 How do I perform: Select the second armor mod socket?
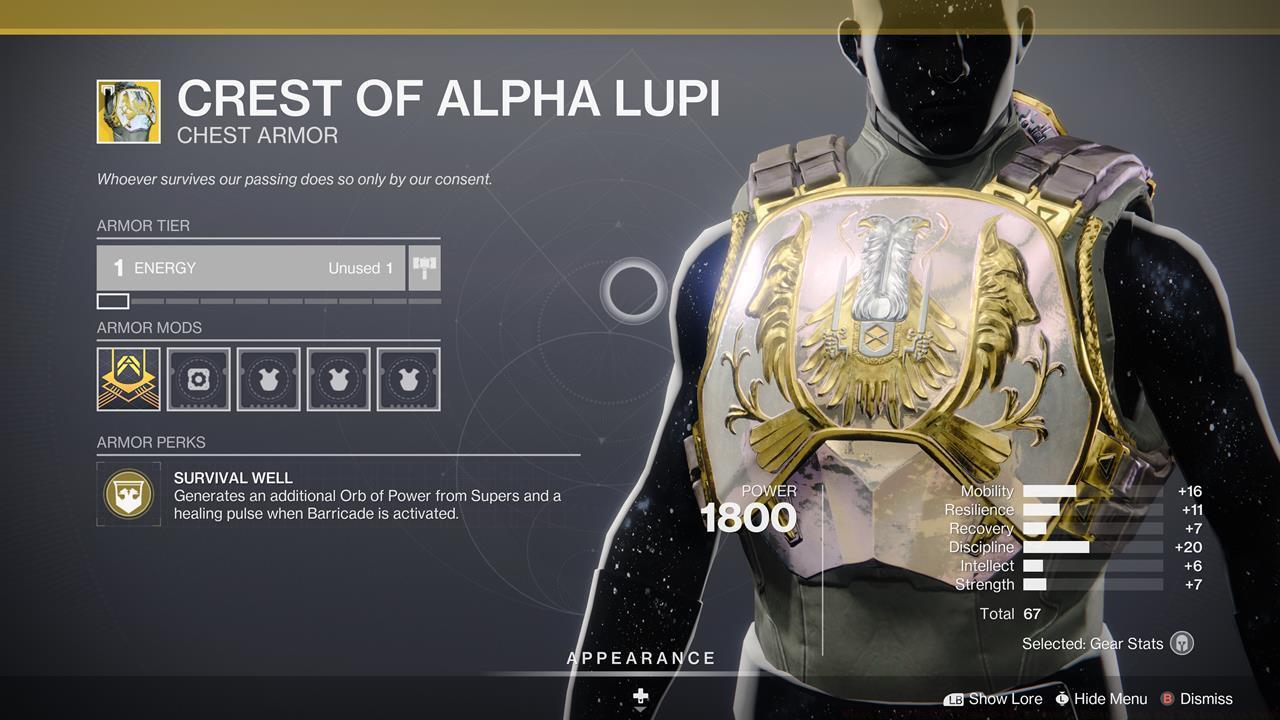[x=198, y=379]
